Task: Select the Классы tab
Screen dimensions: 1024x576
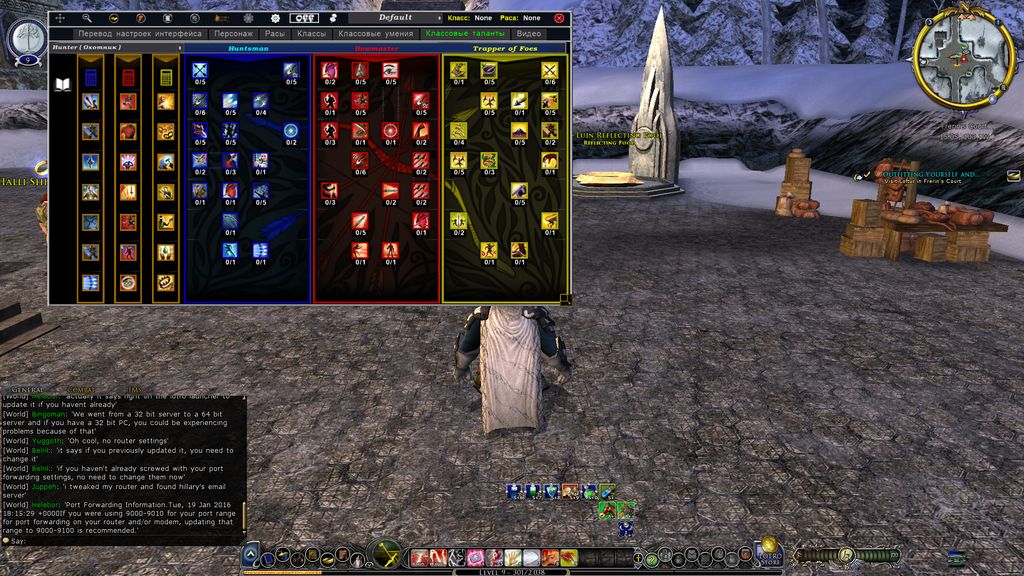Action: click(x=311, y=34)
